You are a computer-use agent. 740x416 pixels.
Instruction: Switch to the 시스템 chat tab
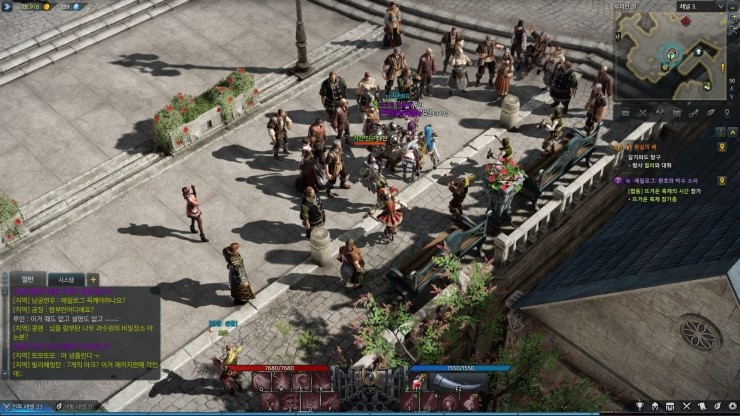66,279
